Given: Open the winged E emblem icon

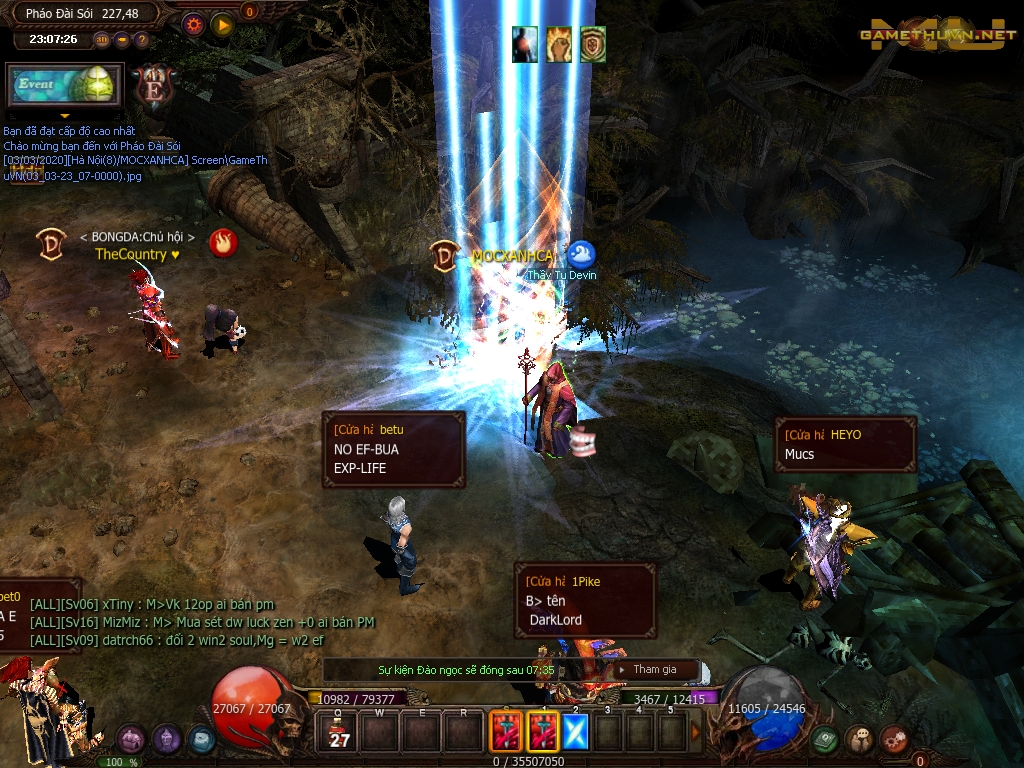Looking at the screenshot, I should point(156,87).
